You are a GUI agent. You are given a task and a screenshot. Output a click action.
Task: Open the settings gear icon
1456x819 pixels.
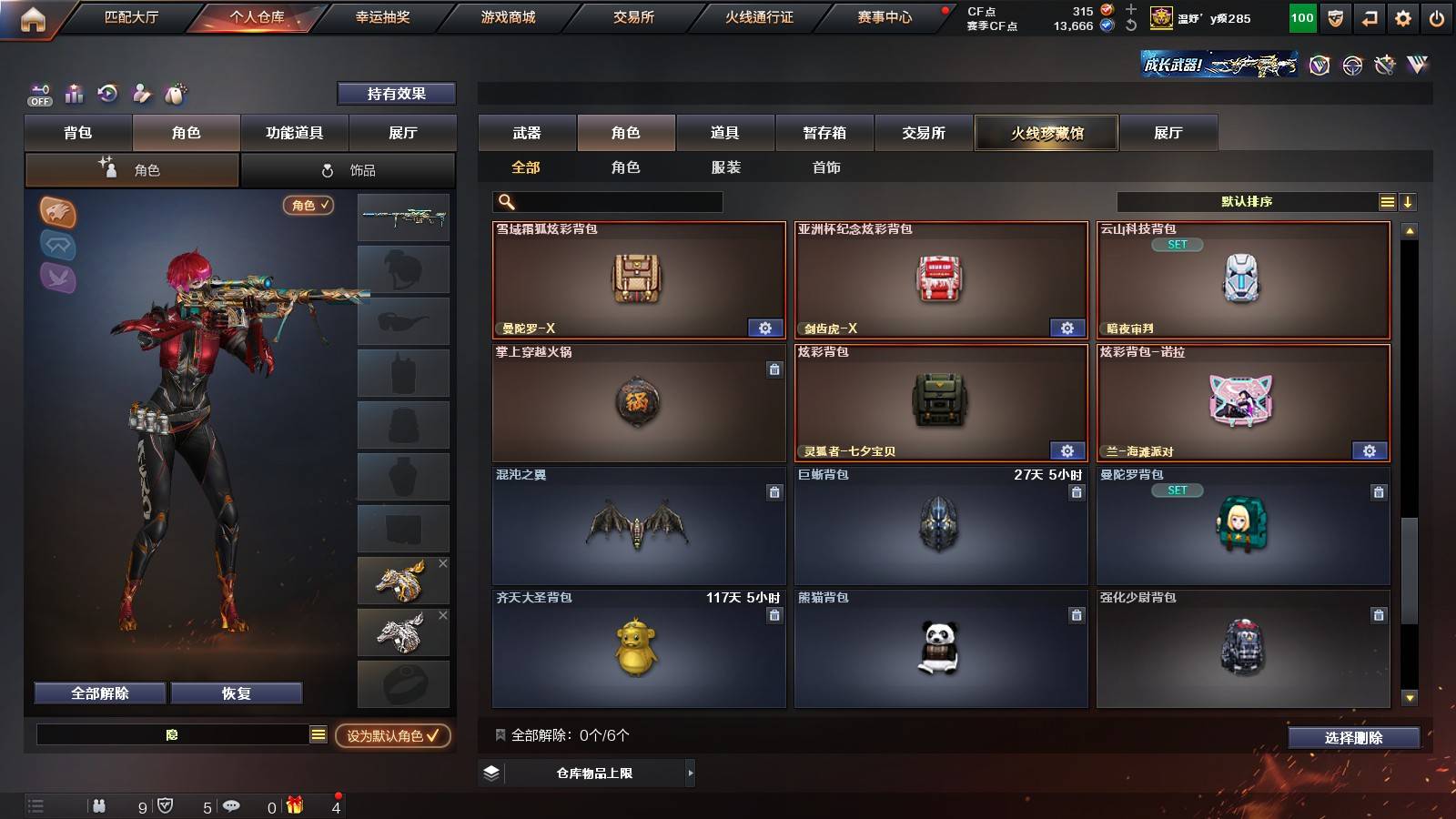[1402, 18]
